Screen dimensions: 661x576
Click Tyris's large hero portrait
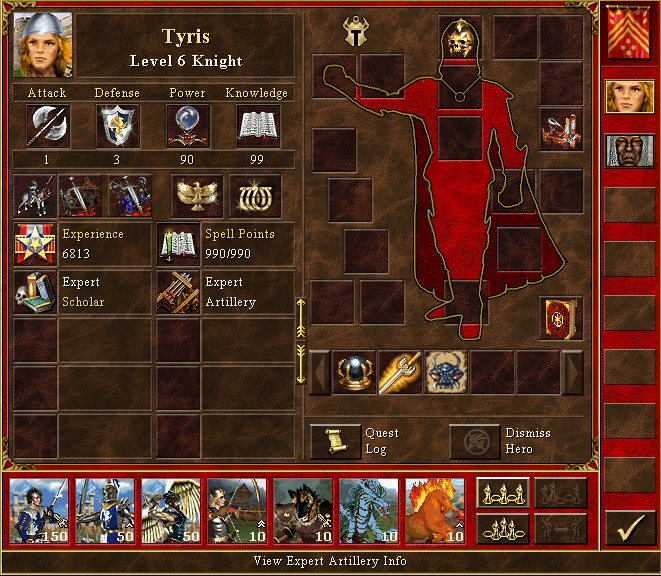[x=43, y=45]
